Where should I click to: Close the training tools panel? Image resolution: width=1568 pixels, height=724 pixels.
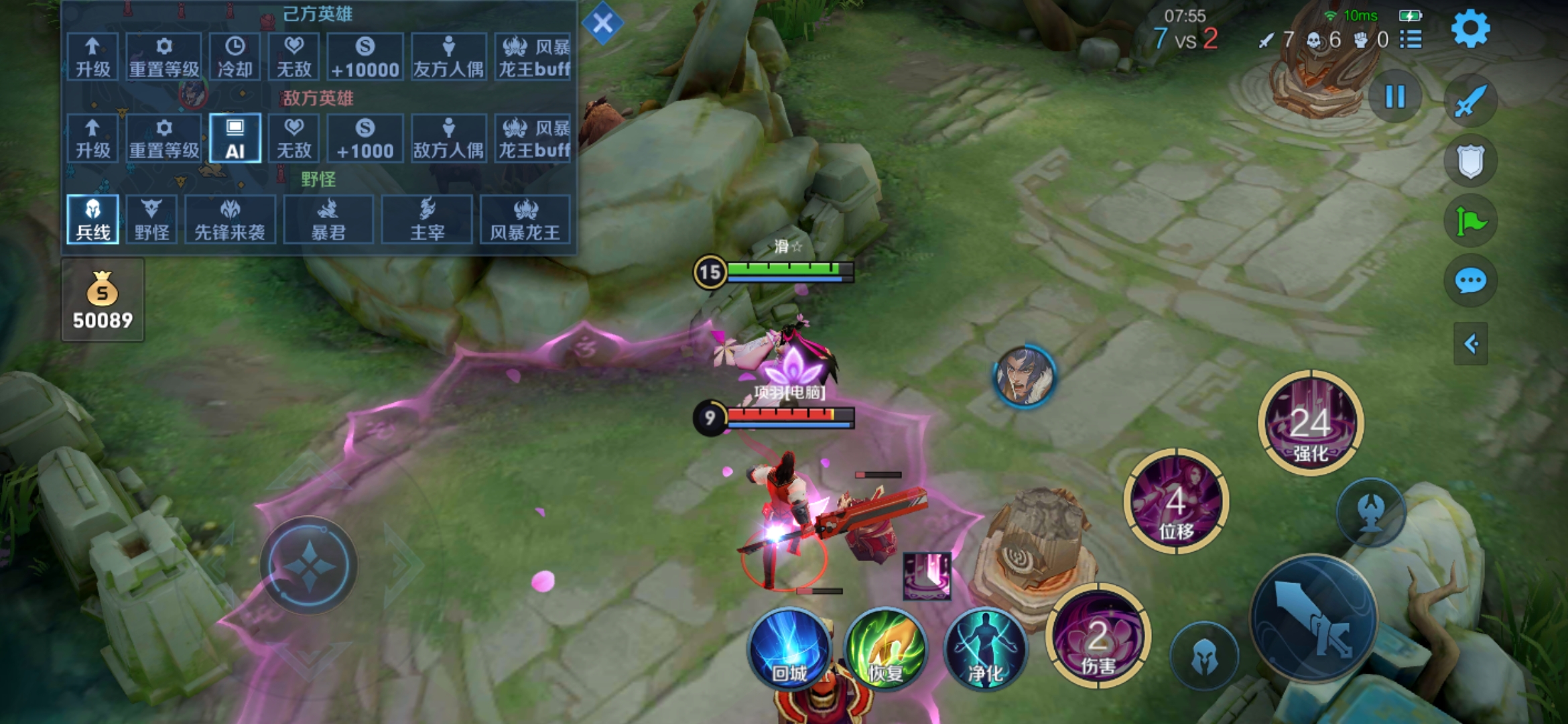coord(602,24)
